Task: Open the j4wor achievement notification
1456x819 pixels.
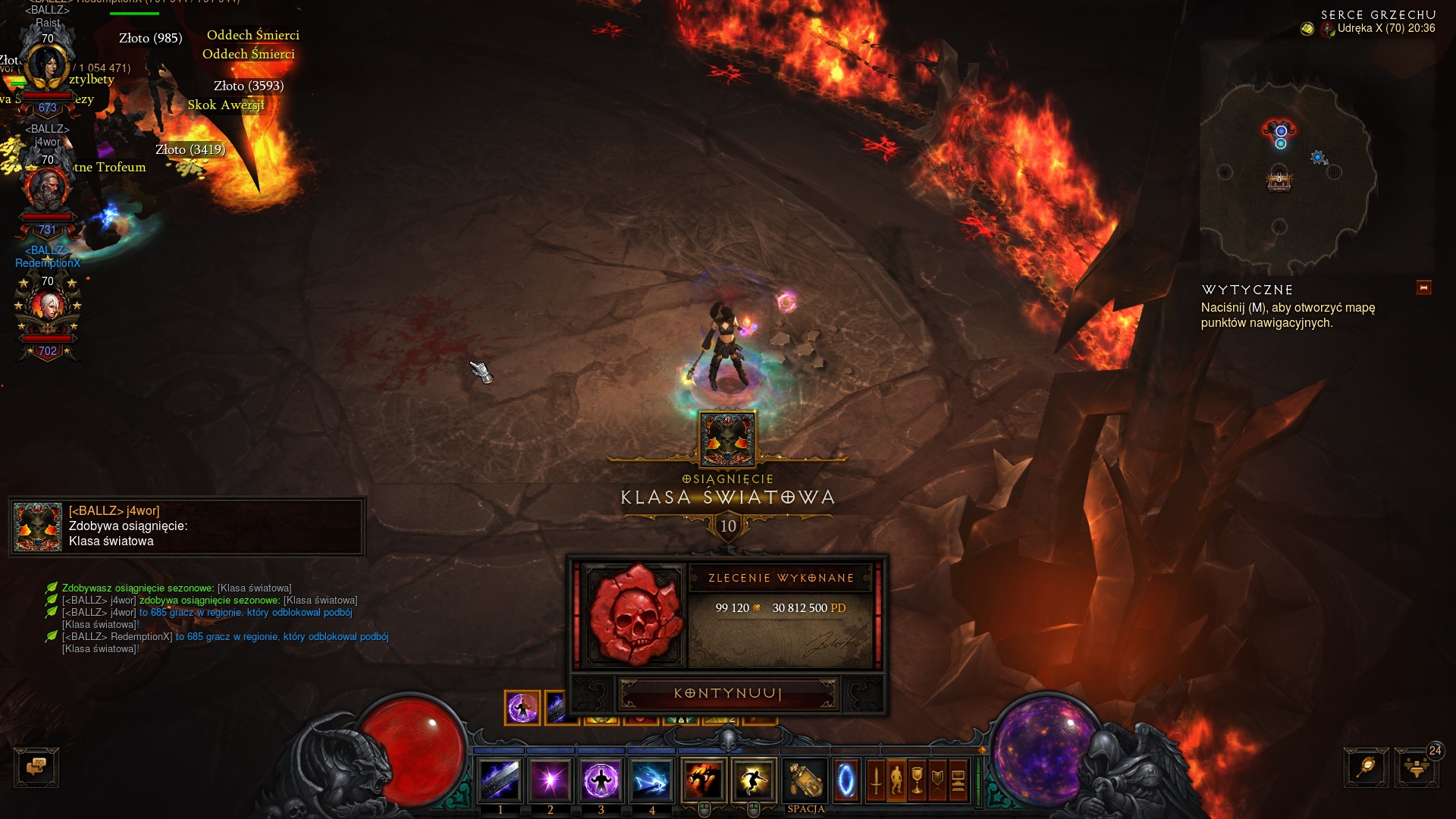Action: click(187, 526)
